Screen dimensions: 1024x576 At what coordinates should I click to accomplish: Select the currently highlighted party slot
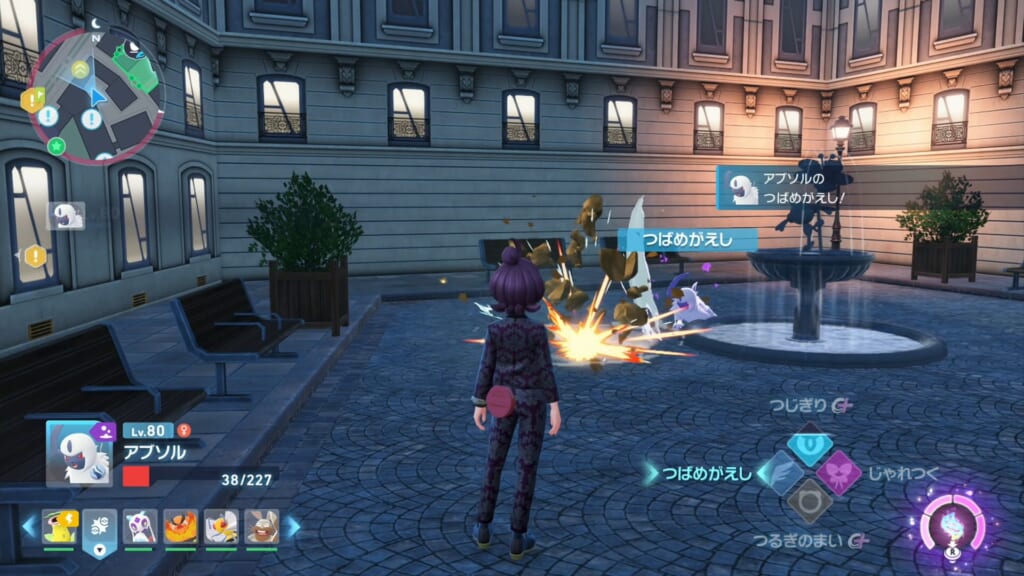[x=100, y=528]
